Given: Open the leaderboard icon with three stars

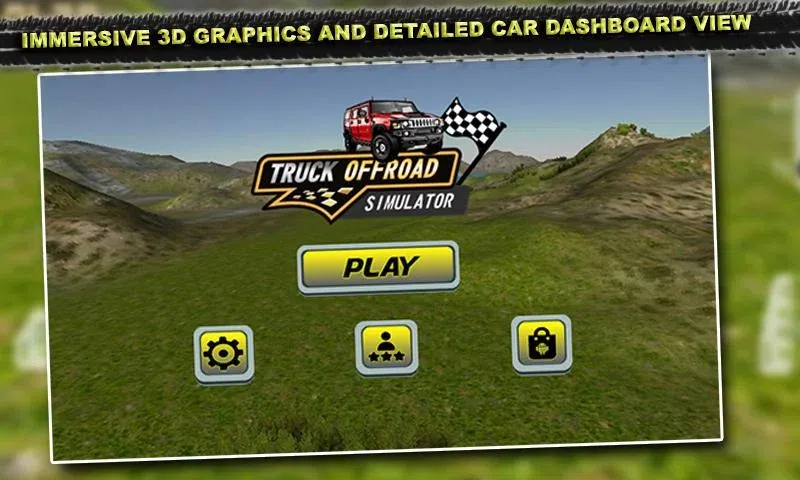Looking at the screenshot, I should [386, 347].
